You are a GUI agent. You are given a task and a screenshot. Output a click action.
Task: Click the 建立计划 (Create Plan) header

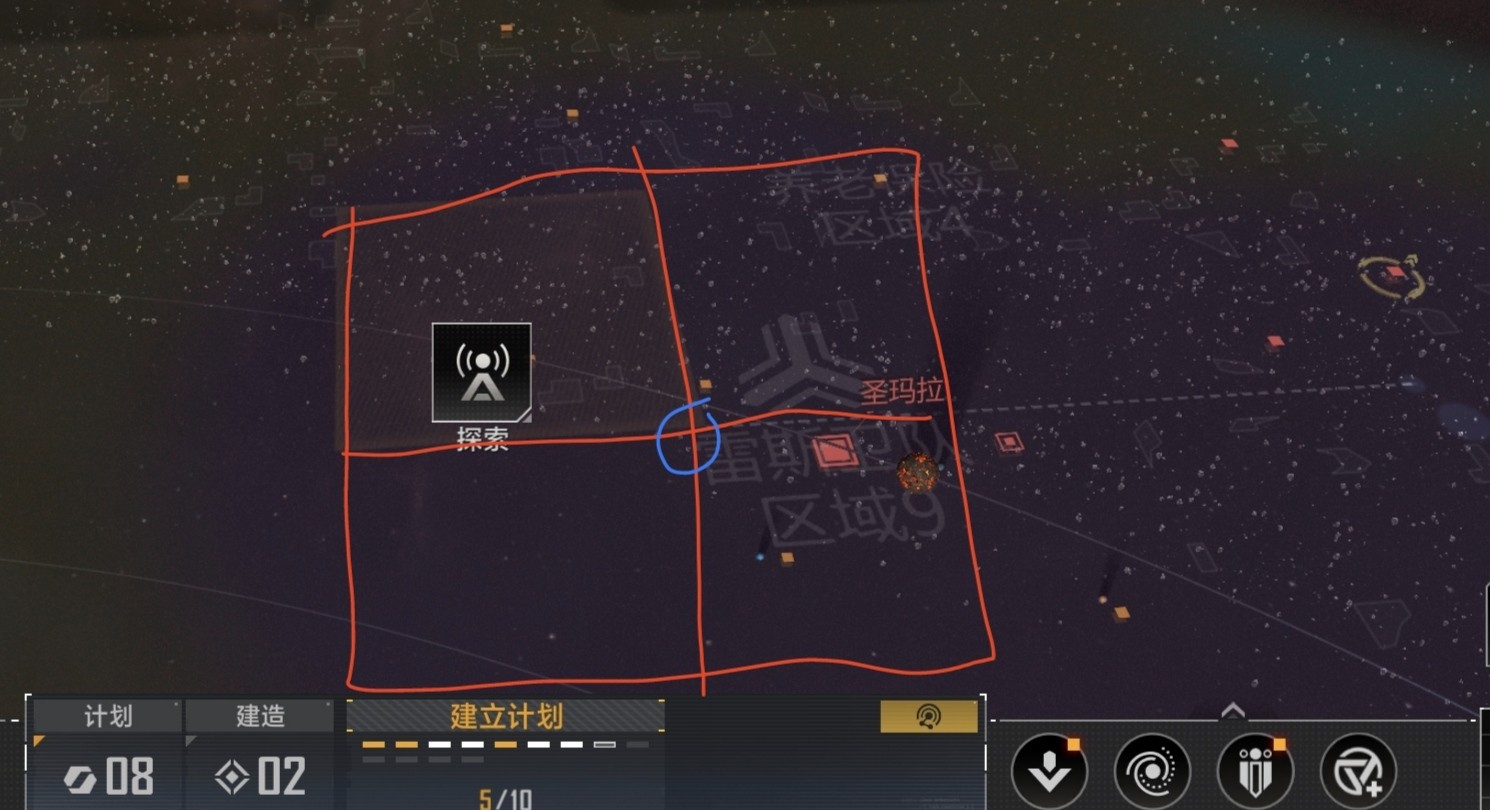coord(506,716)
